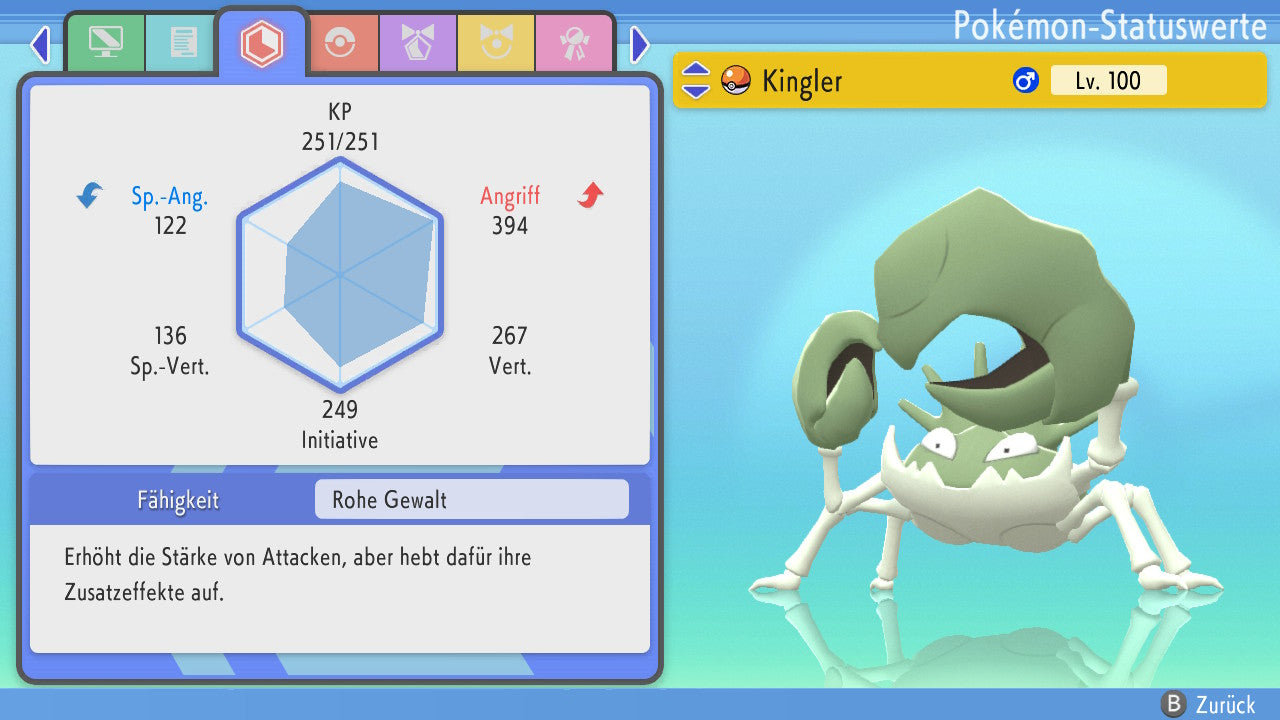Open the red Poké Ball moves tab

[x=339, y=43]
